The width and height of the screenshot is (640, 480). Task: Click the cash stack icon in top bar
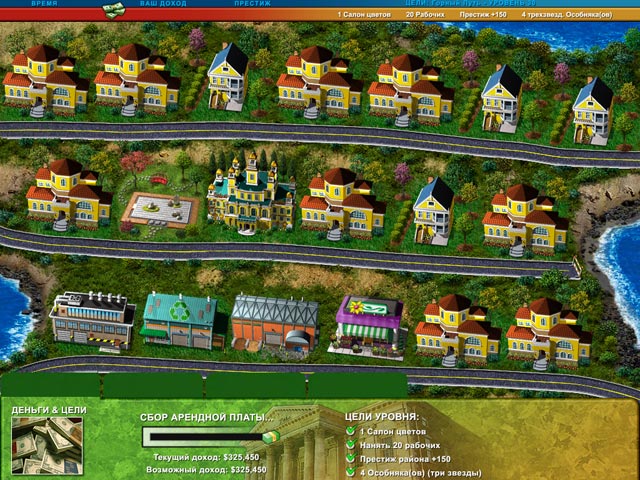pyautogui.click(x=114, y=8)
